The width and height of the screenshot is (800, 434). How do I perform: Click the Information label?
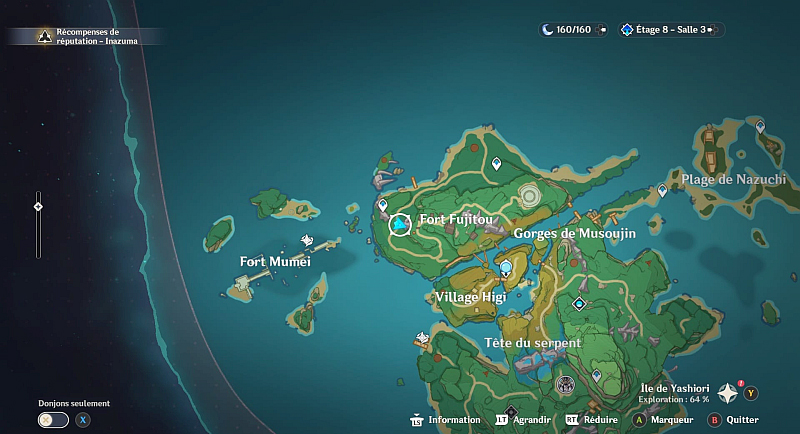pos(454,420)
